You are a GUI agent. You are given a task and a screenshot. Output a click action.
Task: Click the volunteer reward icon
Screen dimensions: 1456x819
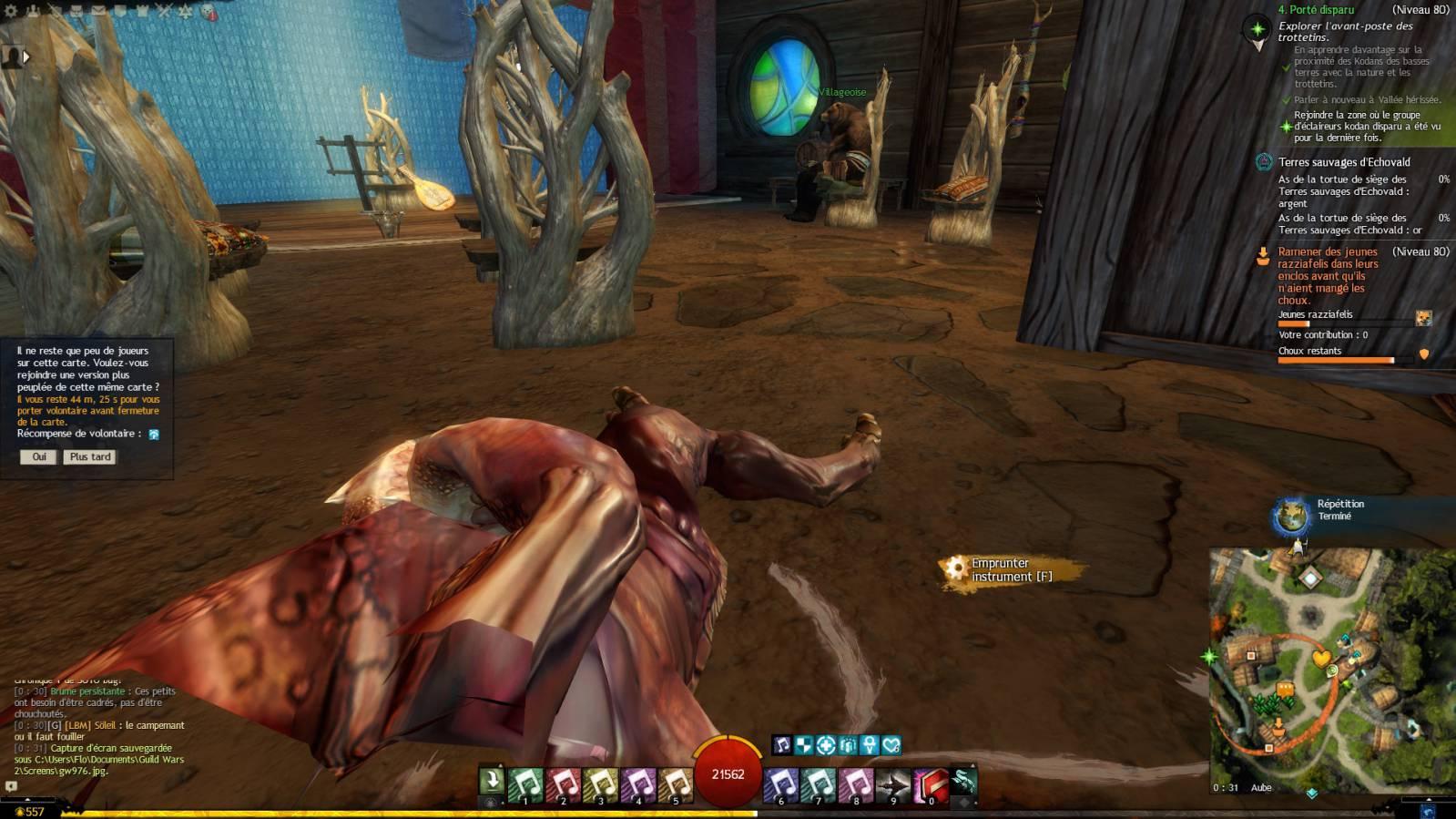tap(154, 435)
